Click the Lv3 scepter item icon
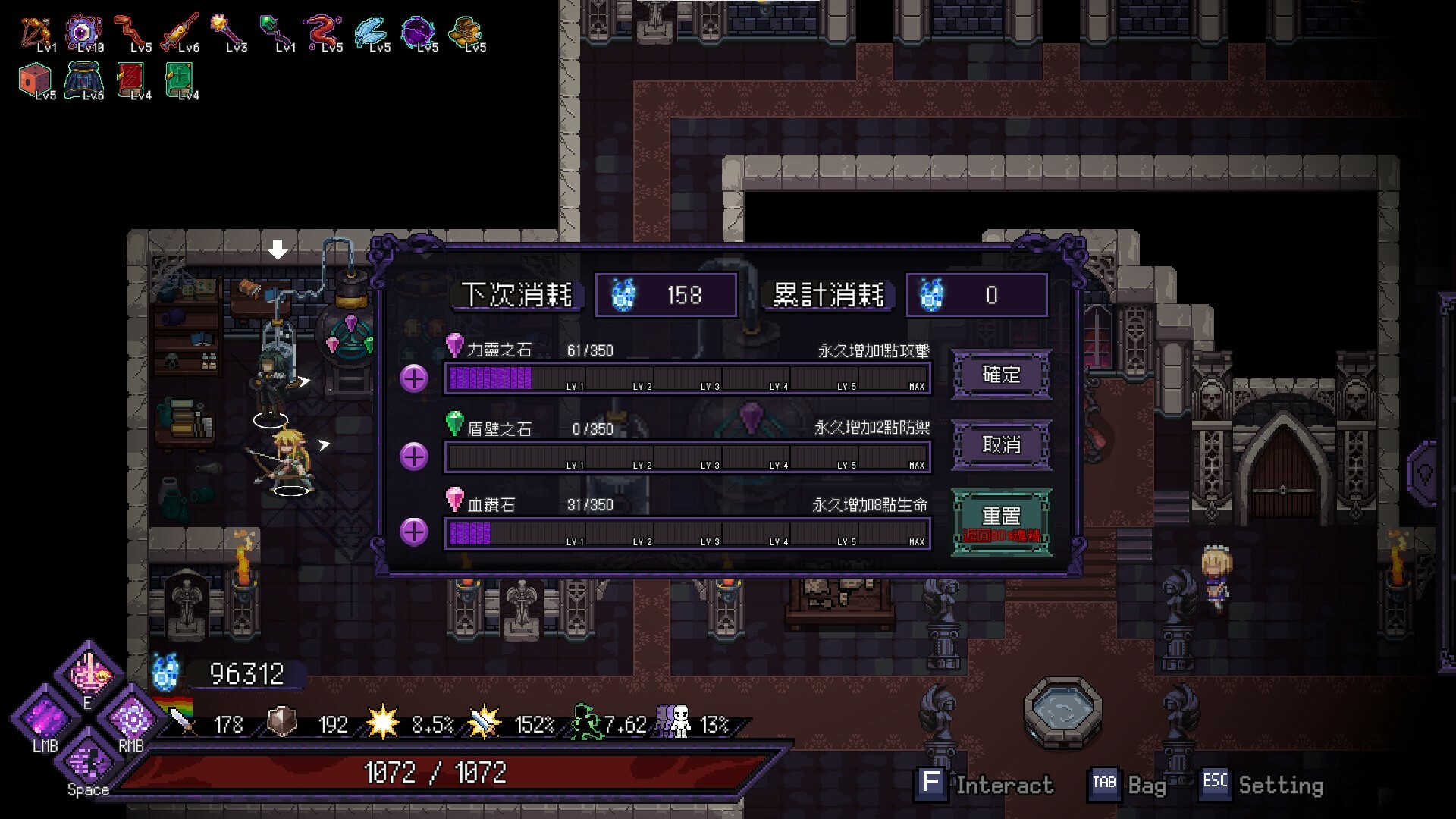This screenshot has width=1456, height=819. [x=228, y=28]
